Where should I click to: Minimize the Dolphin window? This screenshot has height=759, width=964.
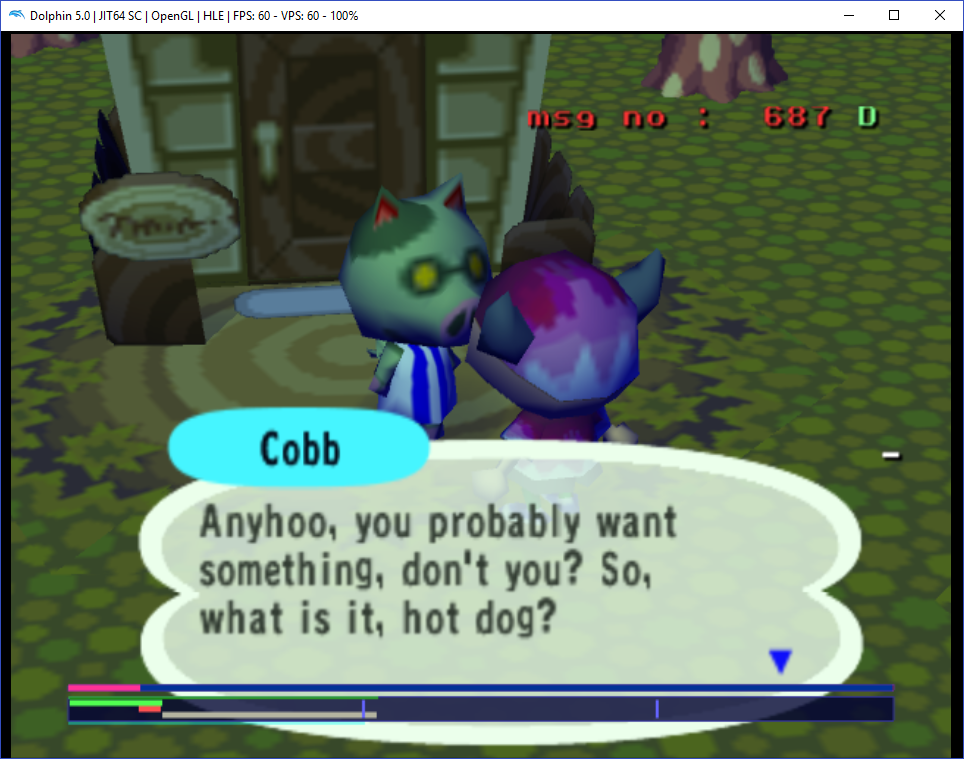(848, 15)
